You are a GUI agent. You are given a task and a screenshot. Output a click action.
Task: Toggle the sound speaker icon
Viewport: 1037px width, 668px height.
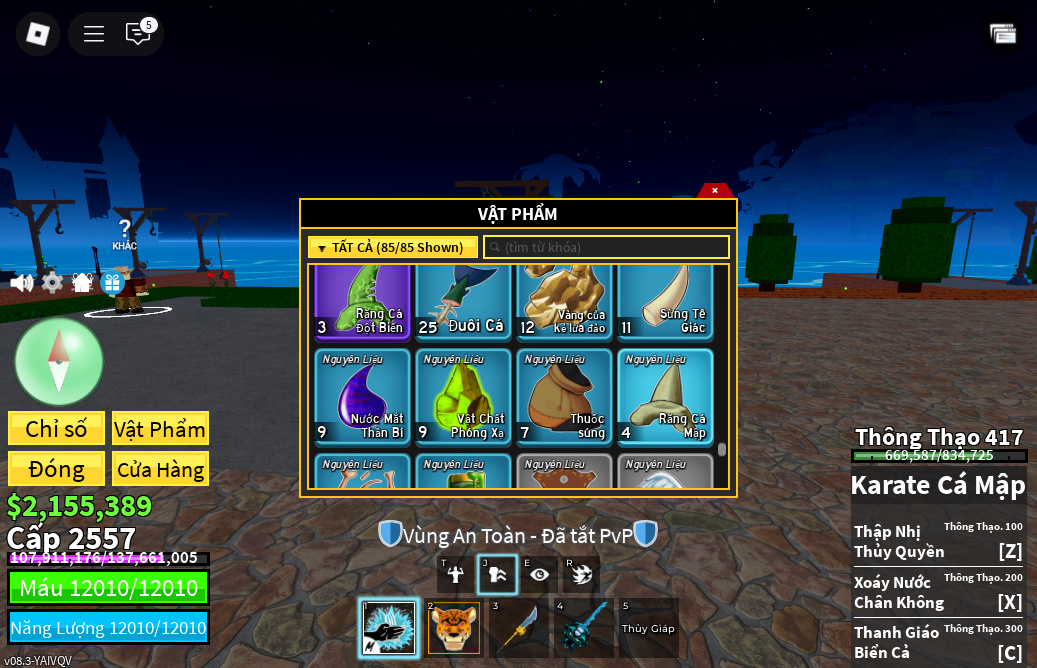(x=21, y=283)
